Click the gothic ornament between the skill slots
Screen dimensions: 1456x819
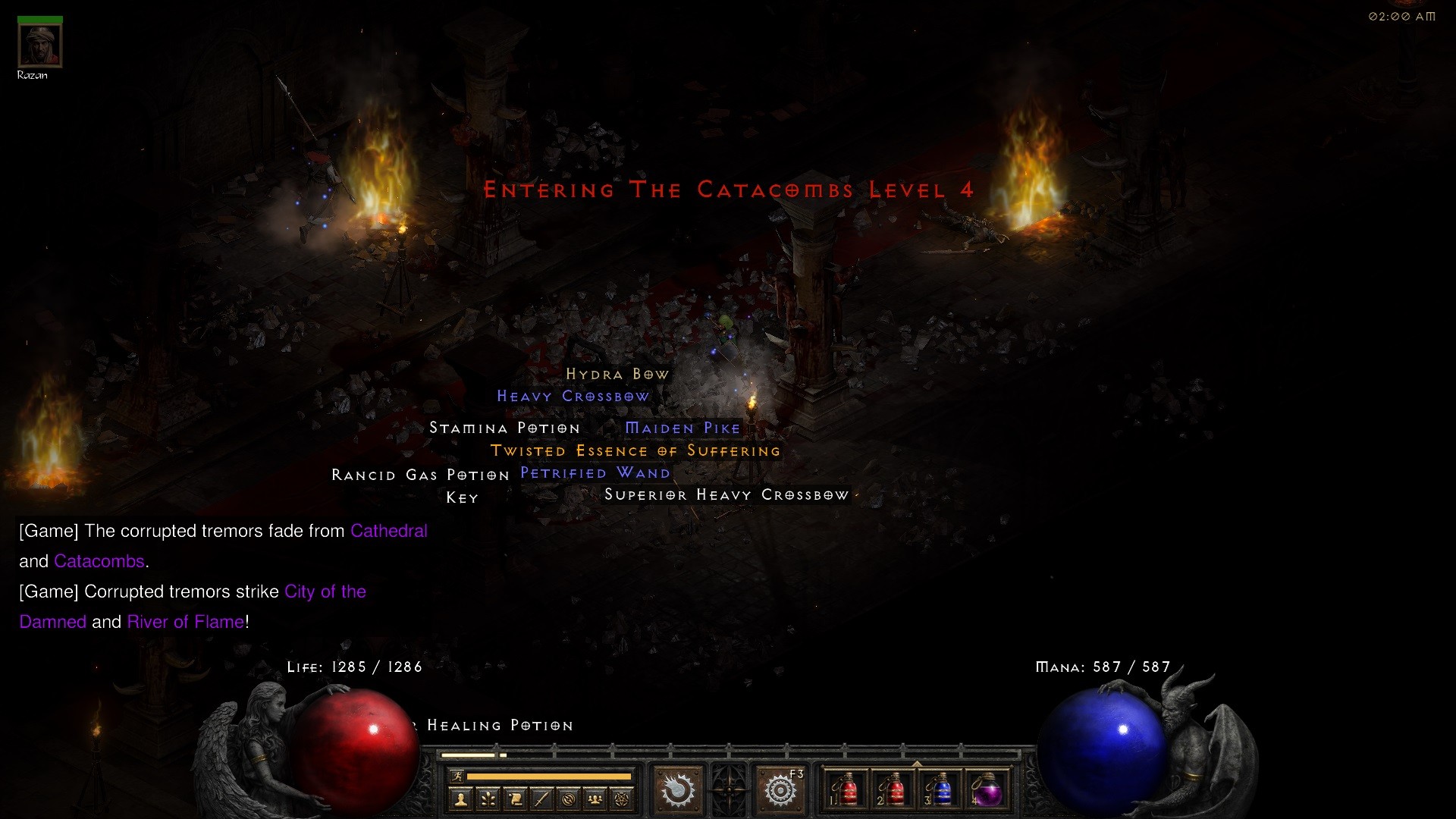(x=728, y=789)
